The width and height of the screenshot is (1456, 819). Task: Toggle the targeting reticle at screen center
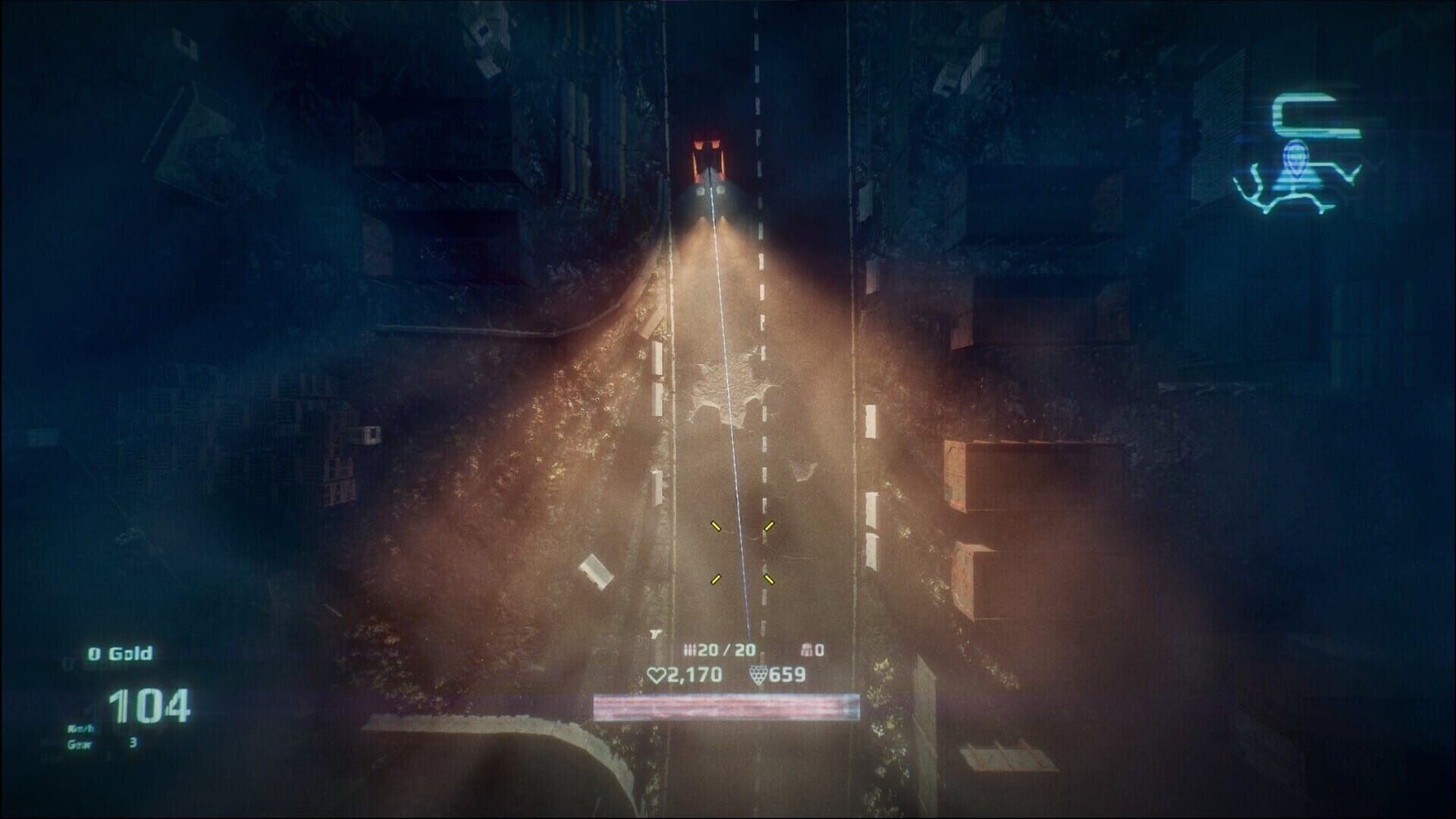click(743, 552)
